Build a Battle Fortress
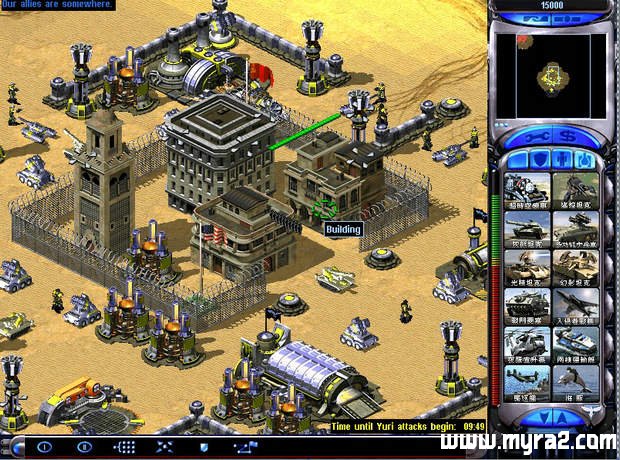Screen dimensions: 620x460 click(x=526, y=304)
